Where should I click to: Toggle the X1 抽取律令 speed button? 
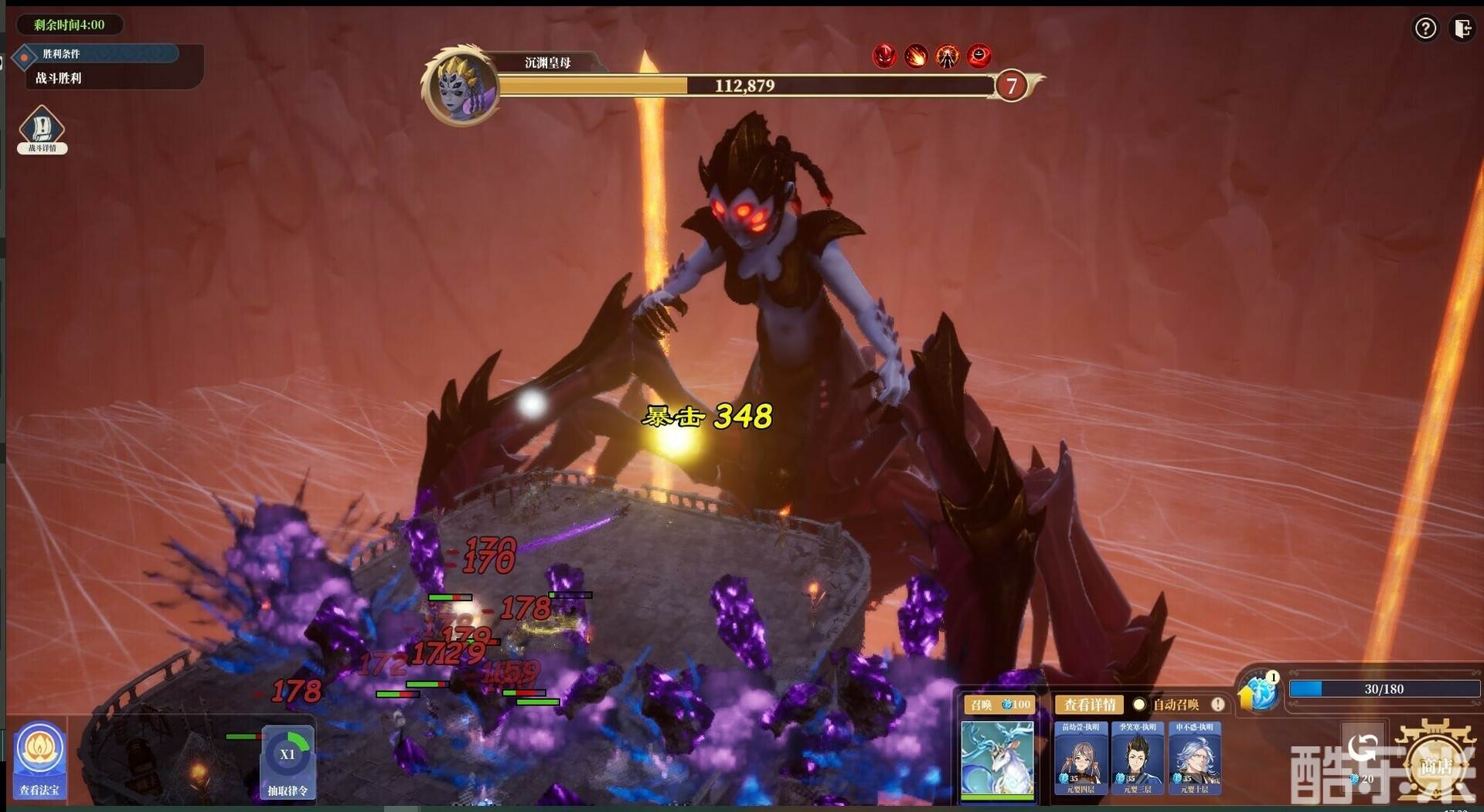pyautogui.click(x=288, y=761)
